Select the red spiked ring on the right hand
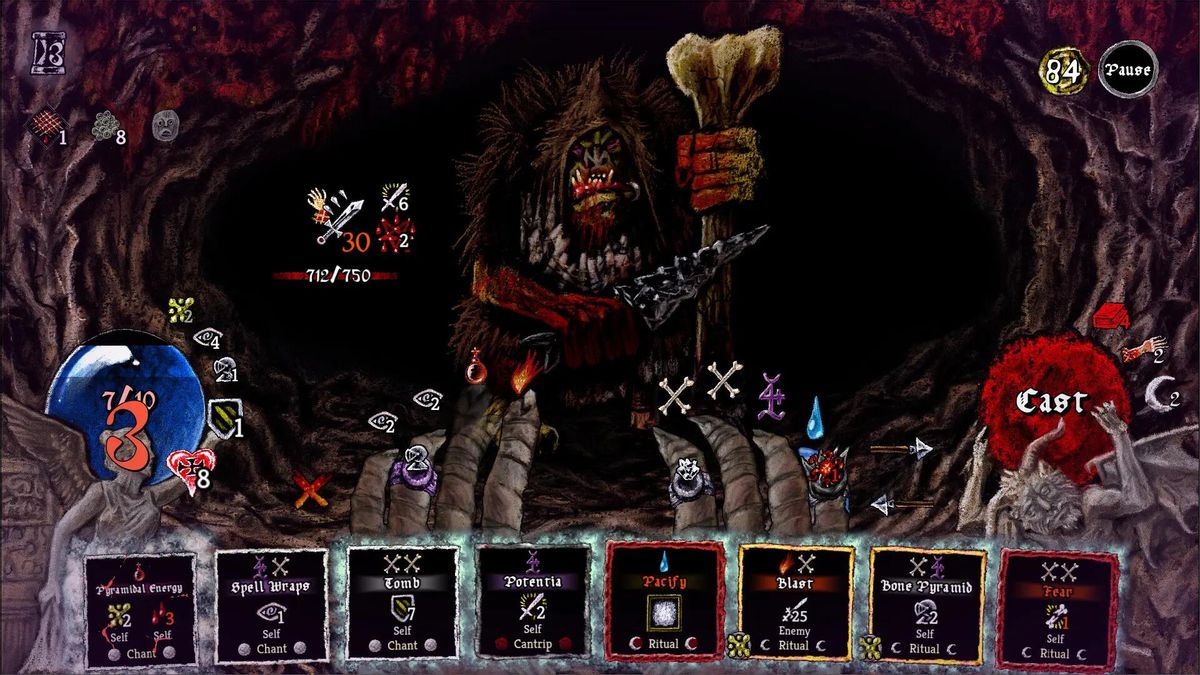The width and height of the screenshot is (1200, 675). pyautogui.click(x=826, y=468)
